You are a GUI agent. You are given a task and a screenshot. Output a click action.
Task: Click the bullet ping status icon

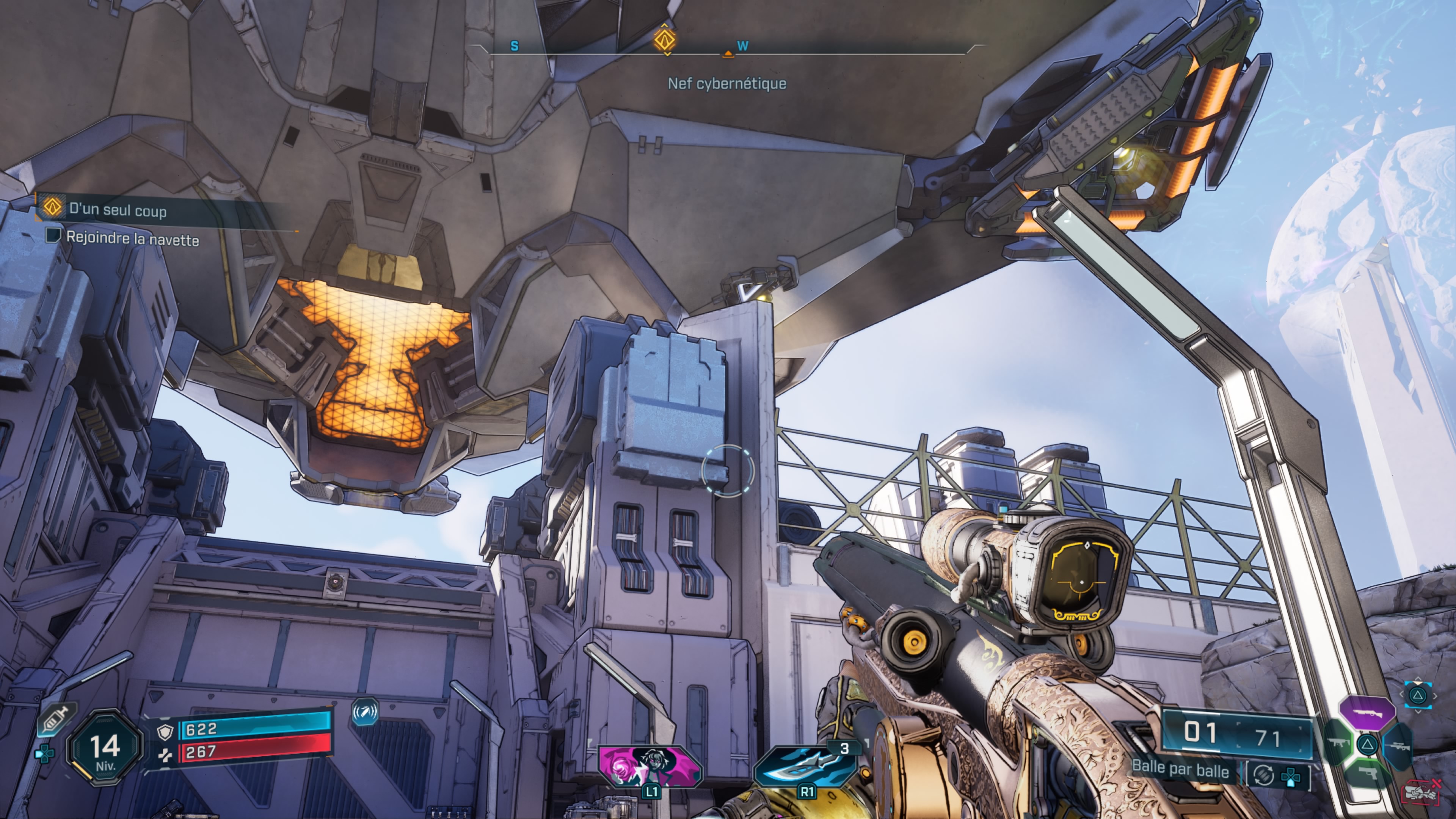click(x=364, y=712)
